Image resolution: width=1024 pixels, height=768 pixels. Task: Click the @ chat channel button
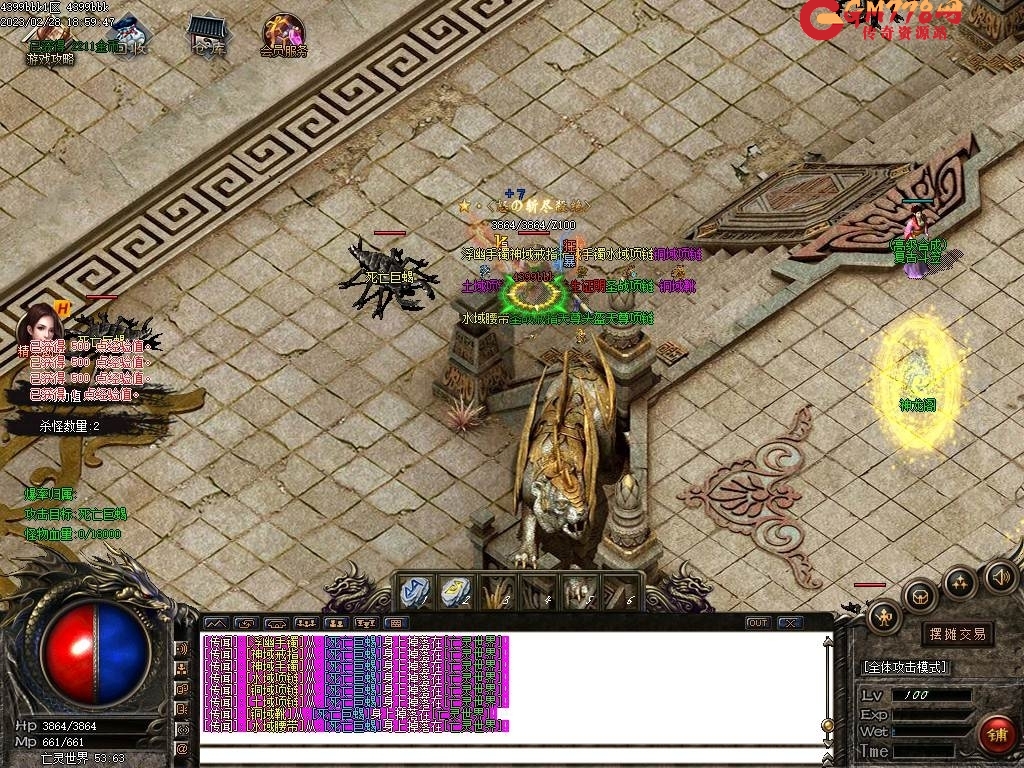[x=182, y=747]
